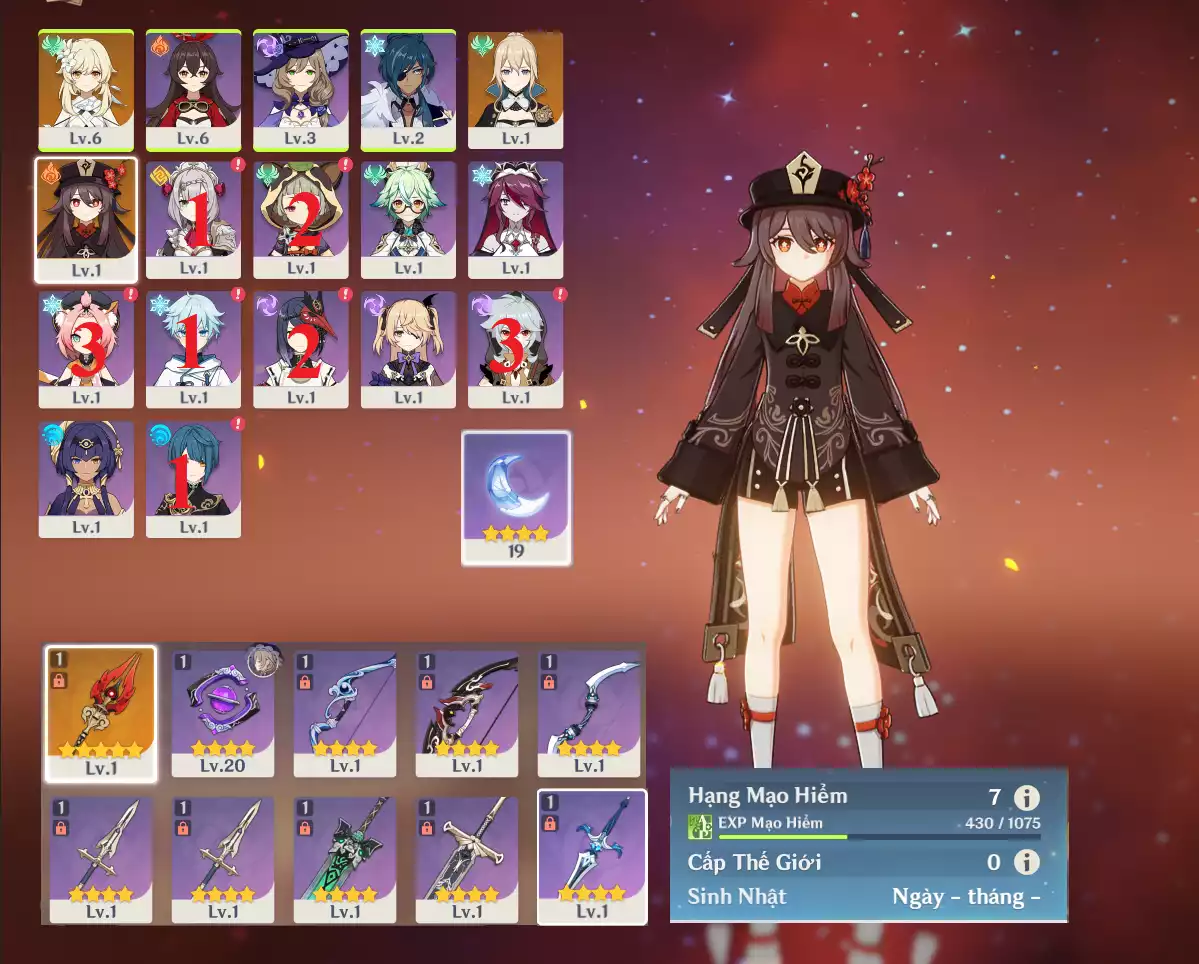Screen dimensions: 1199x964
Task: Pick the pink-haired Diona portrait
Action: [86, 349]
